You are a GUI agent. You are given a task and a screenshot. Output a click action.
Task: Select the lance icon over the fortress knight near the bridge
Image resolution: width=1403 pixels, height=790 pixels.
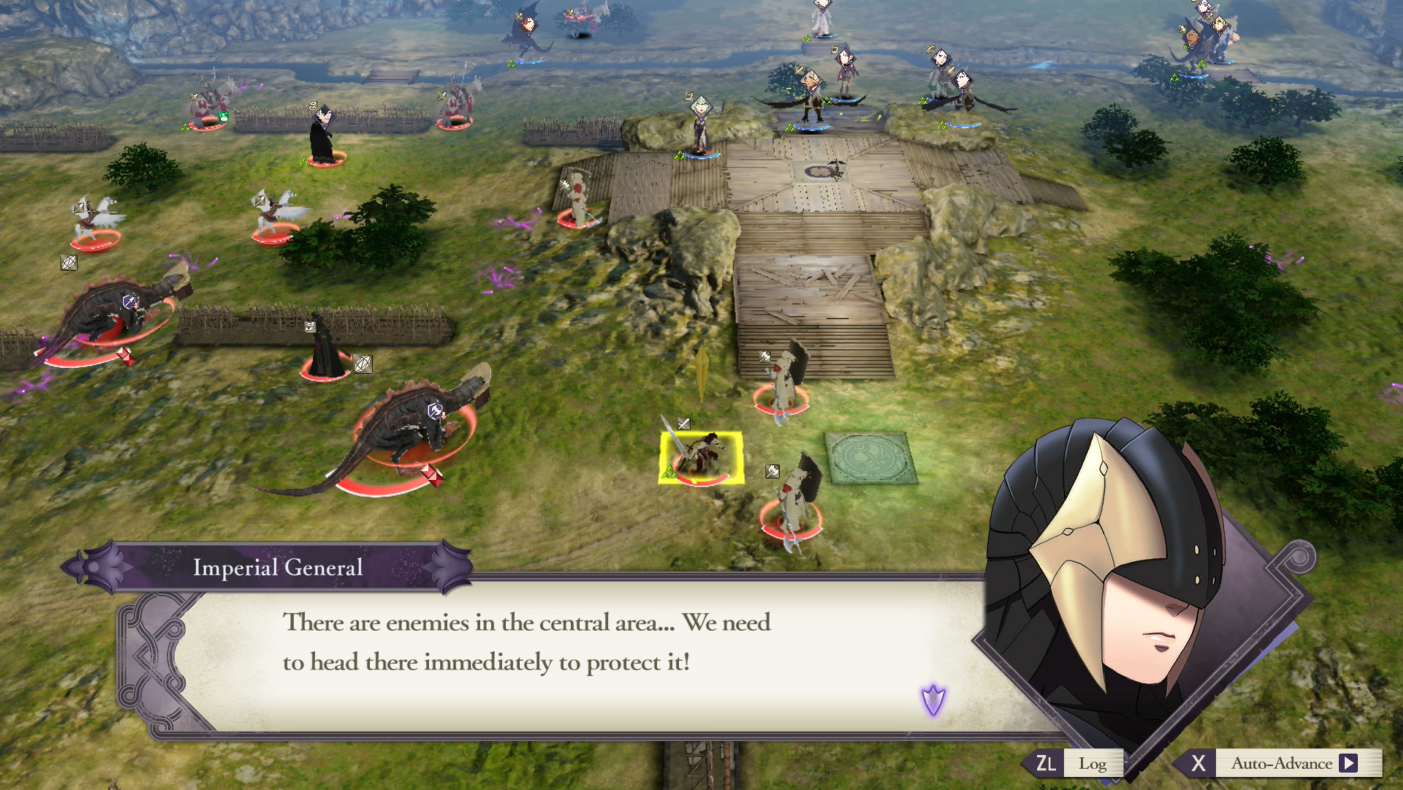coord(766,357)
